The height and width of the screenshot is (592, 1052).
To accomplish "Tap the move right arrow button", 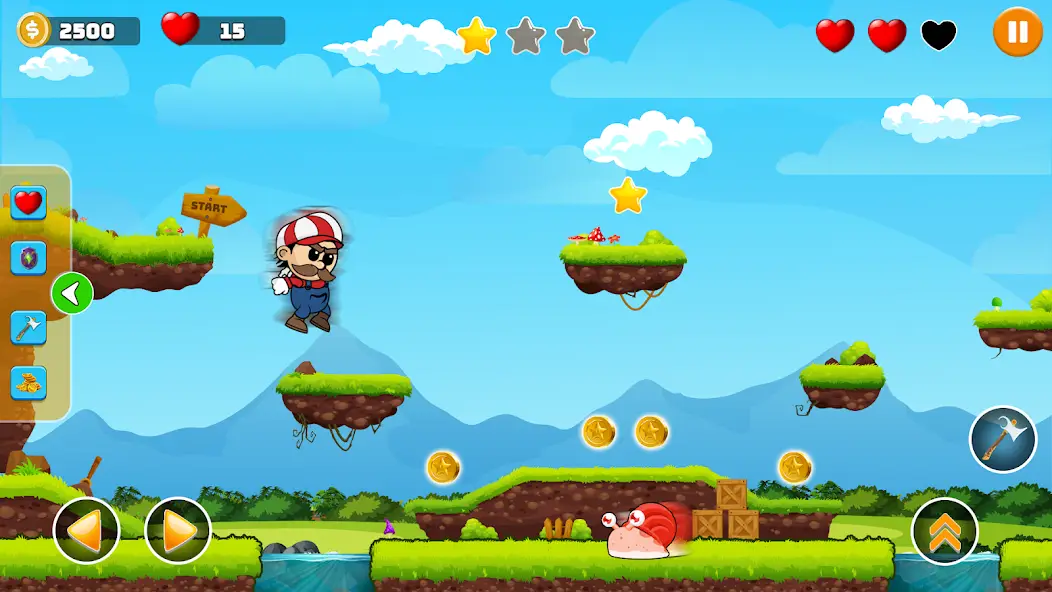I will click(178, 530).
